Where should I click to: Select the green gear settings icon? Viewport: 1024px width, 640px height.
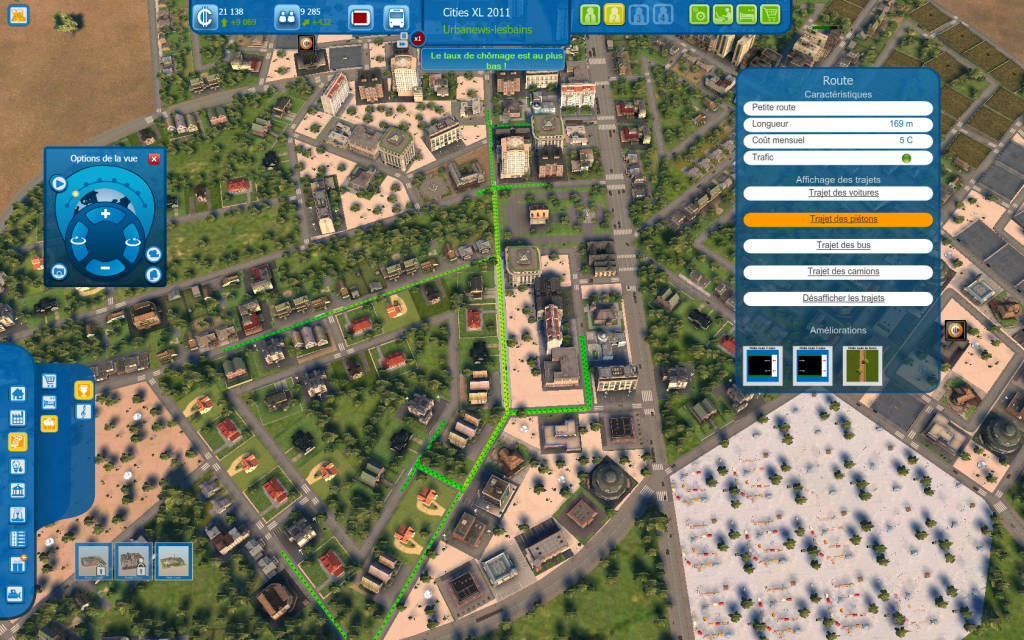(700, 15)
